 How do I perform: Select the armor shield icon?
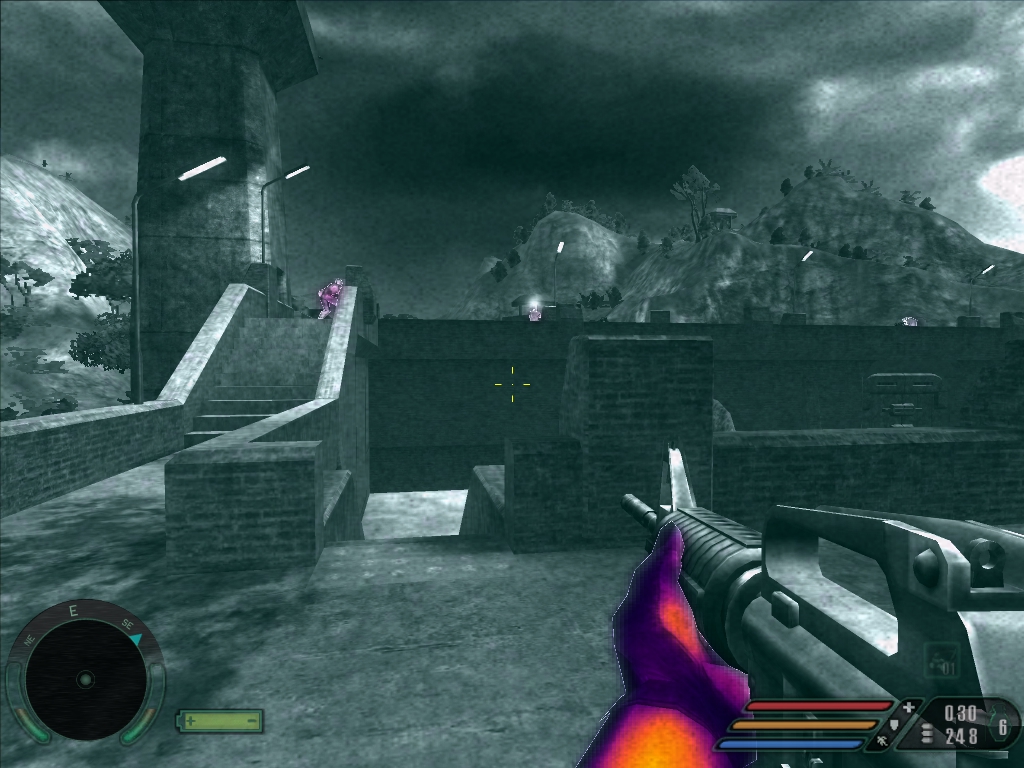895,725
